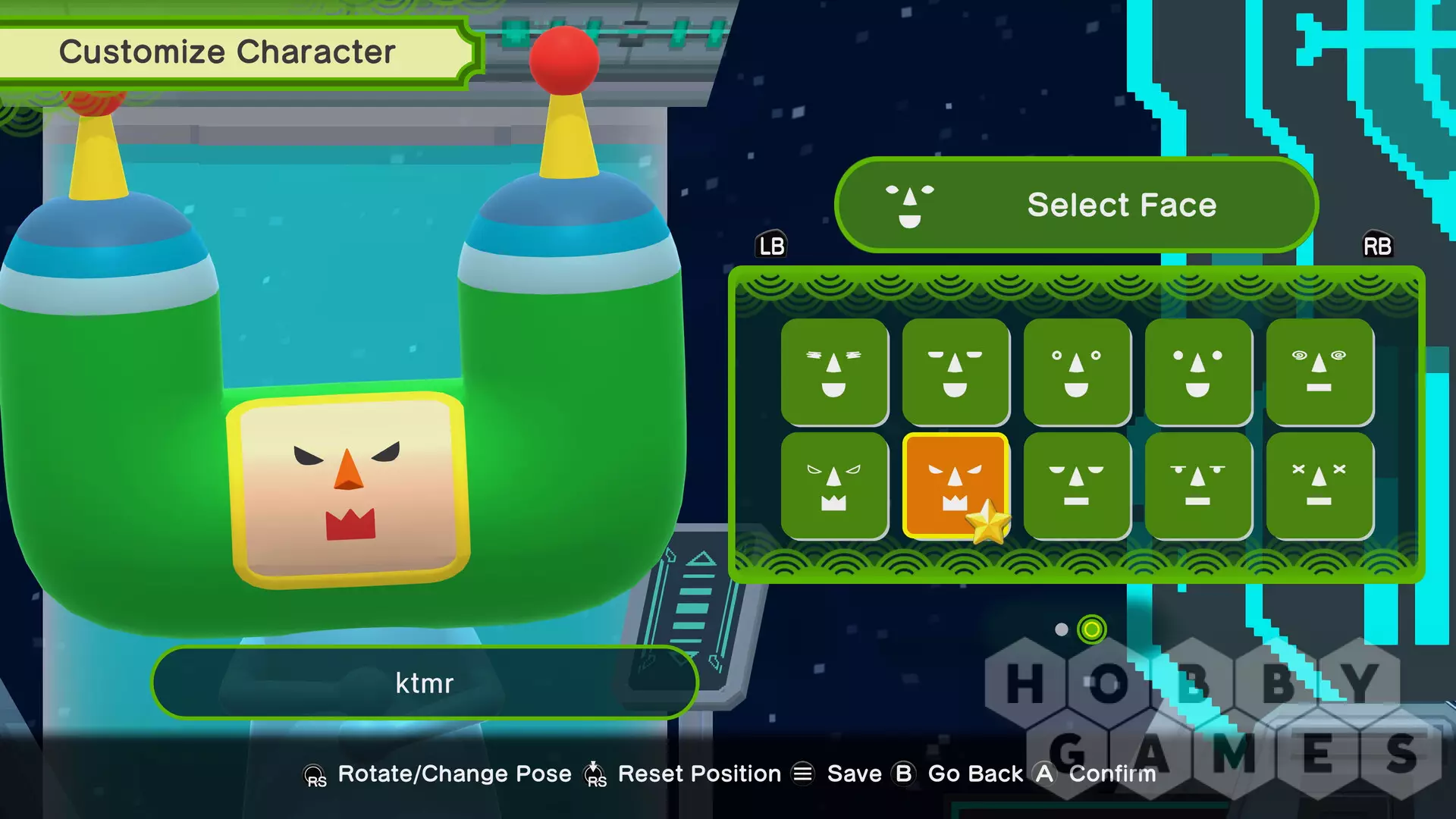1456x819 pixels.
Task: Switch to the first face page dot
Action: [x=1062, y=629]
